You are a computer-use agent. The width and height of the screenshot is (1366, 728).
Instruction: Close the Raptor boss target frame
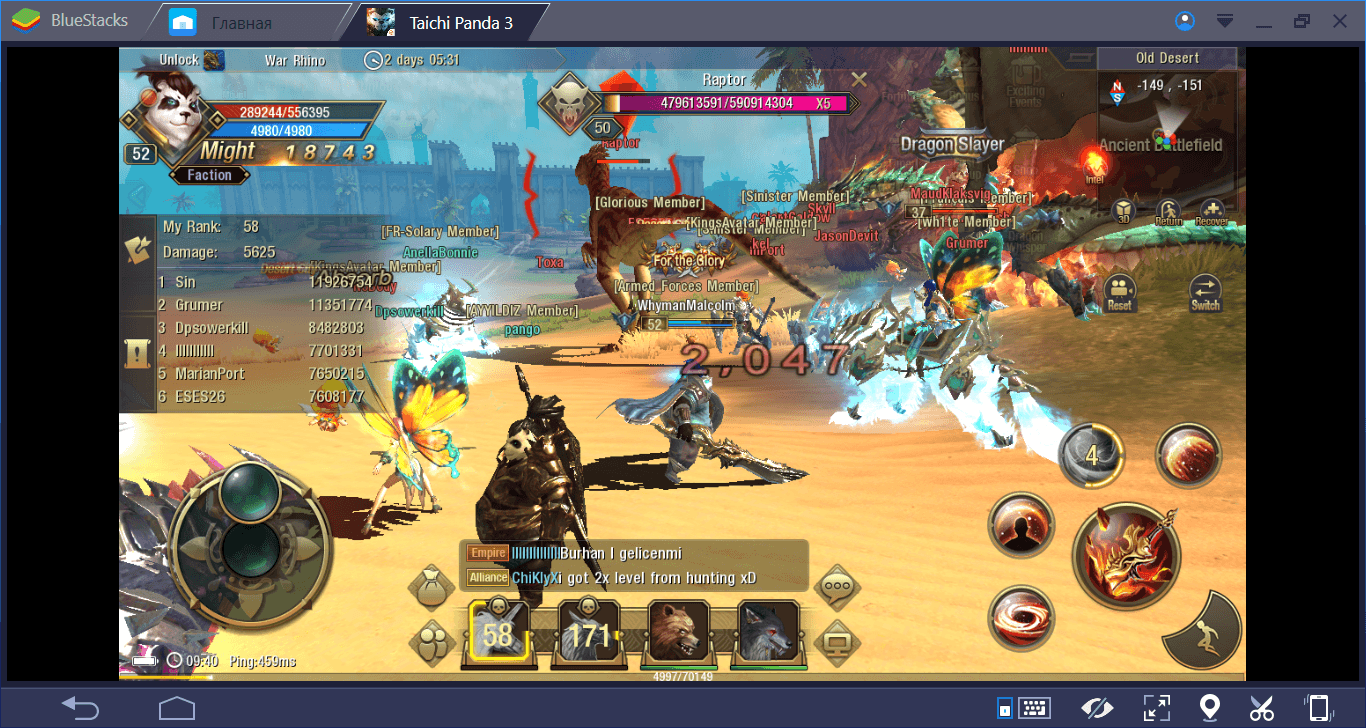click(858, 78)
